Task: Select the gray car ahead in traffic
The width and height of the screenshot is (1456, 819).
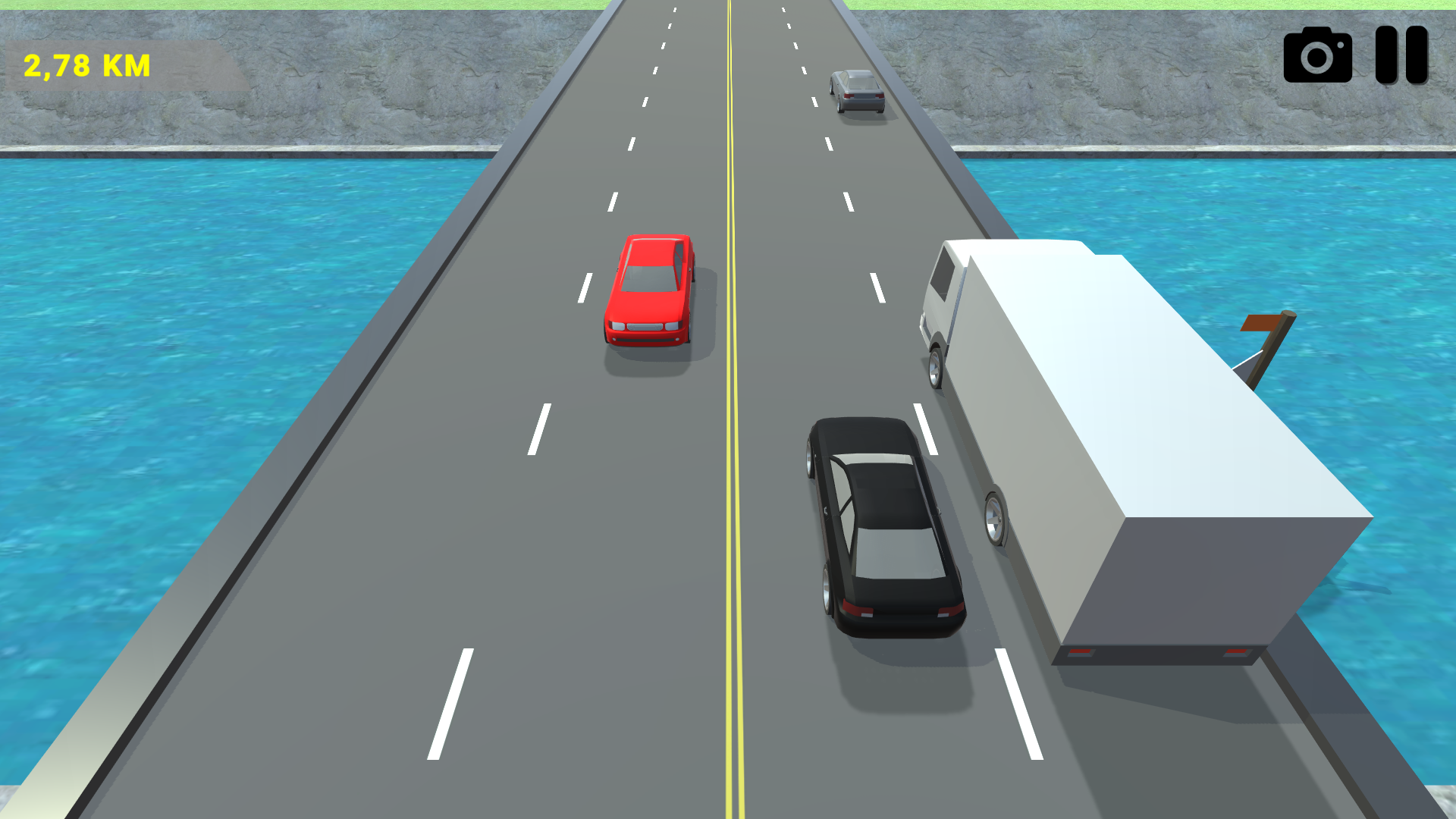Action: click(x=857, y=91)
